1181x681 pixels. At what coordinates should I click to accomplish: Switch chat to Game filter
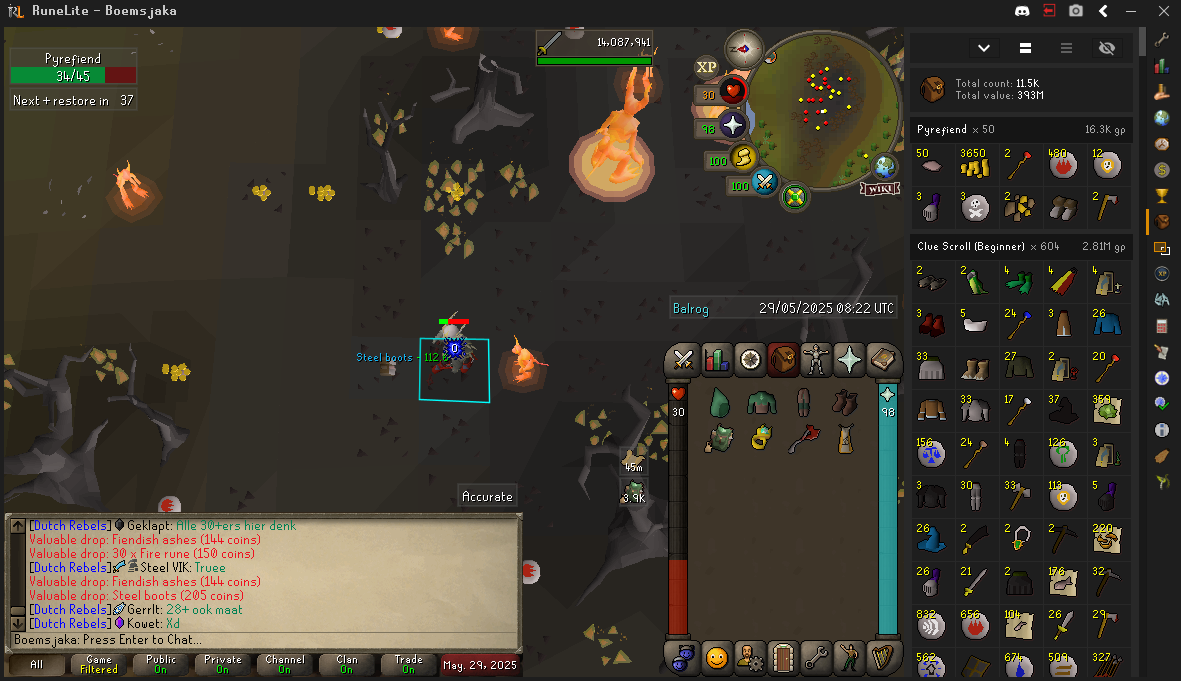pos(98,664)
